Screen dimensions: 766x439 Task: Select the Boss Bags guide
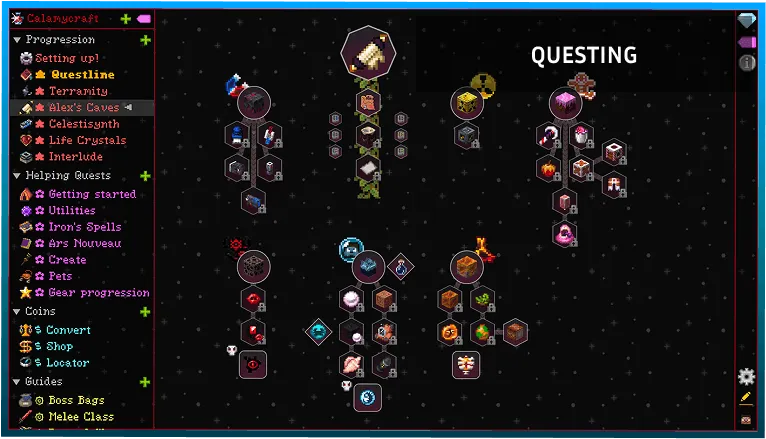(76, 400)
